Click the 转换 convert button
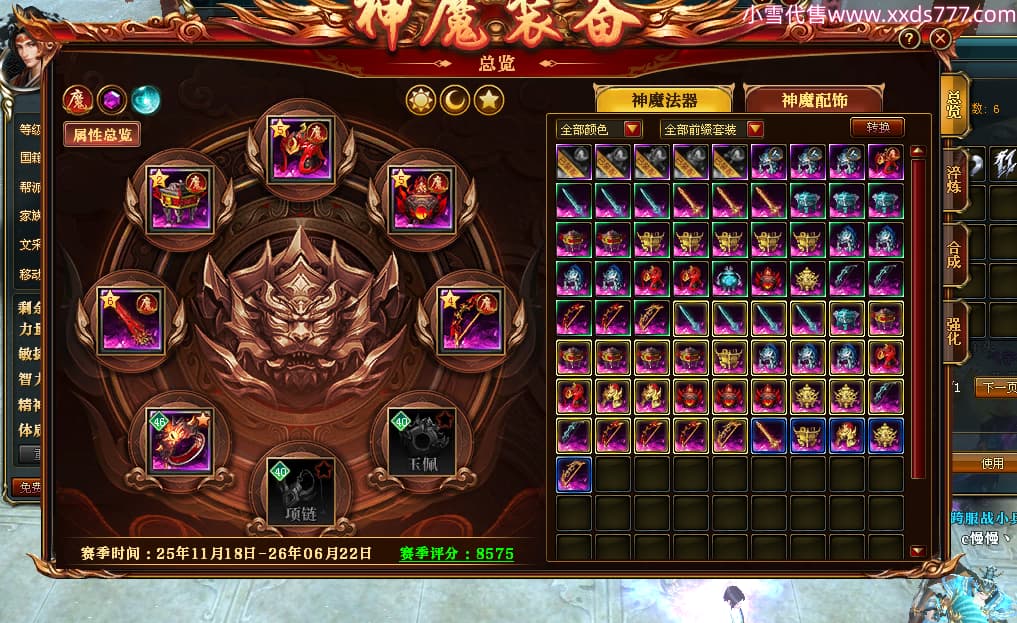1017x623 pixels. point(877,127)
